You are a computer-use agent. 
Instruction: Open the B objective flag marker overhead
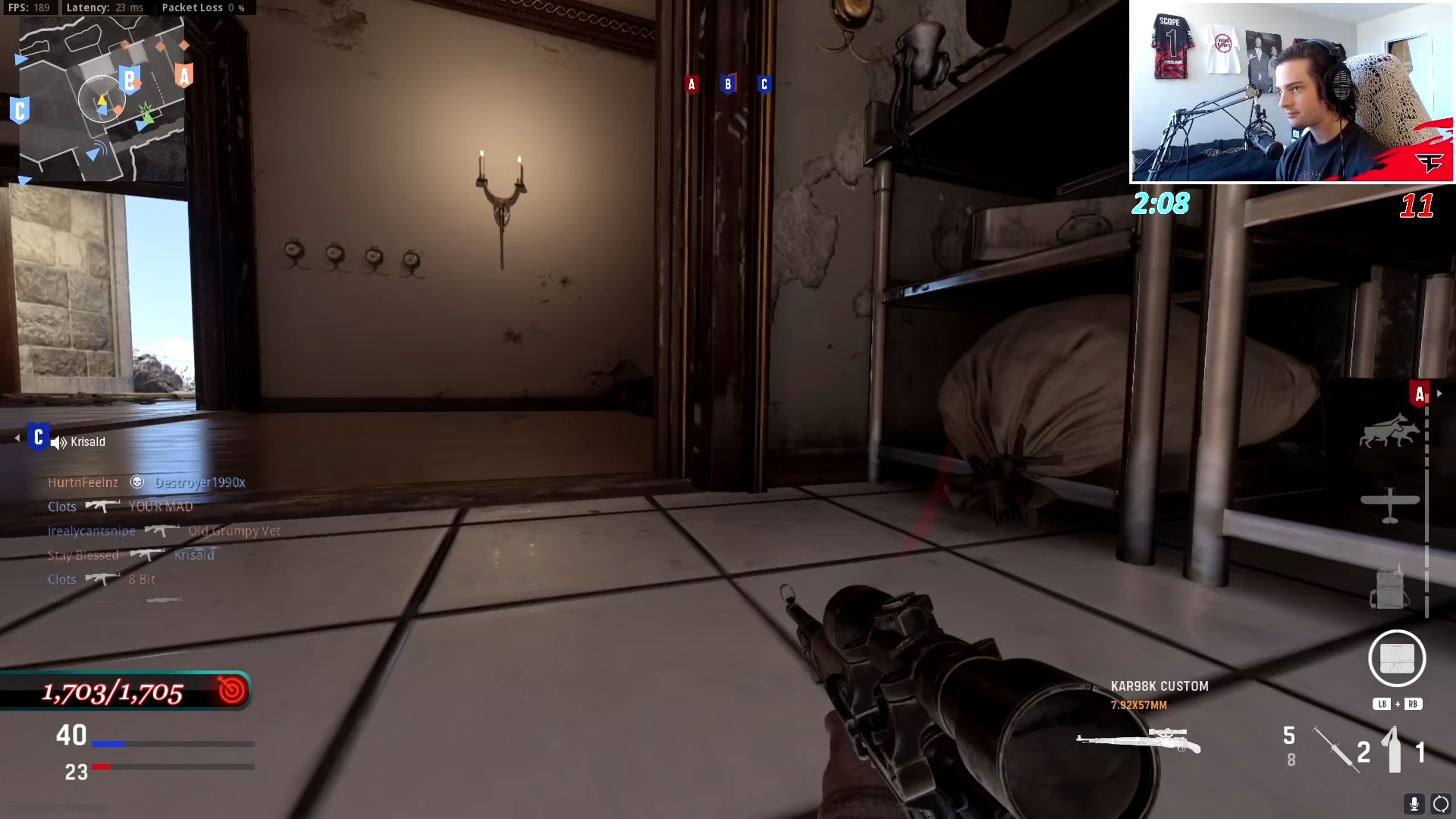[x=729, y=84]
